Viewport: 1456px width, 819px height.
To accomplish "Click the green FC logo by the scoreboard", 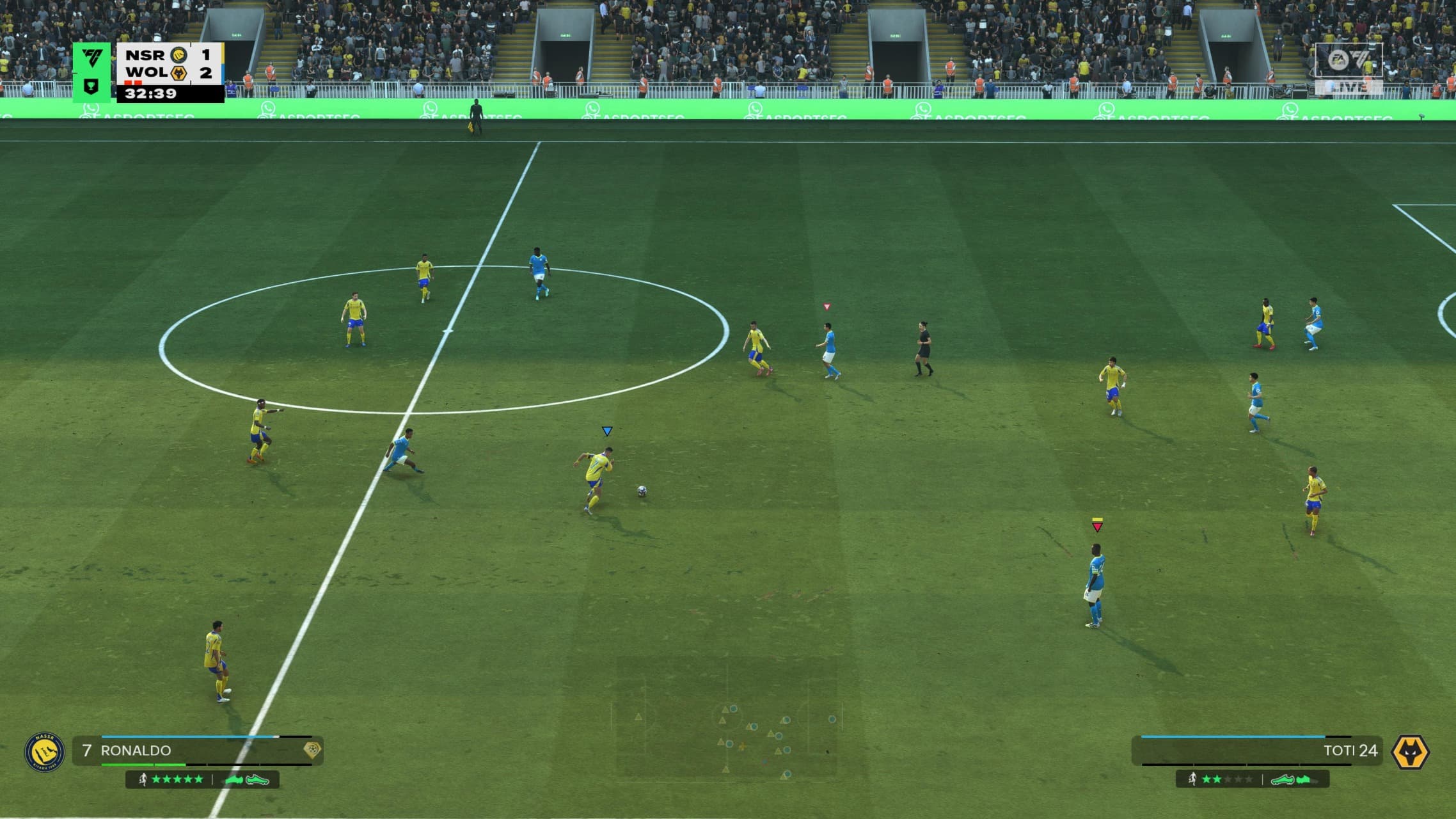I will pyautogui.click(x=91, y=60).
